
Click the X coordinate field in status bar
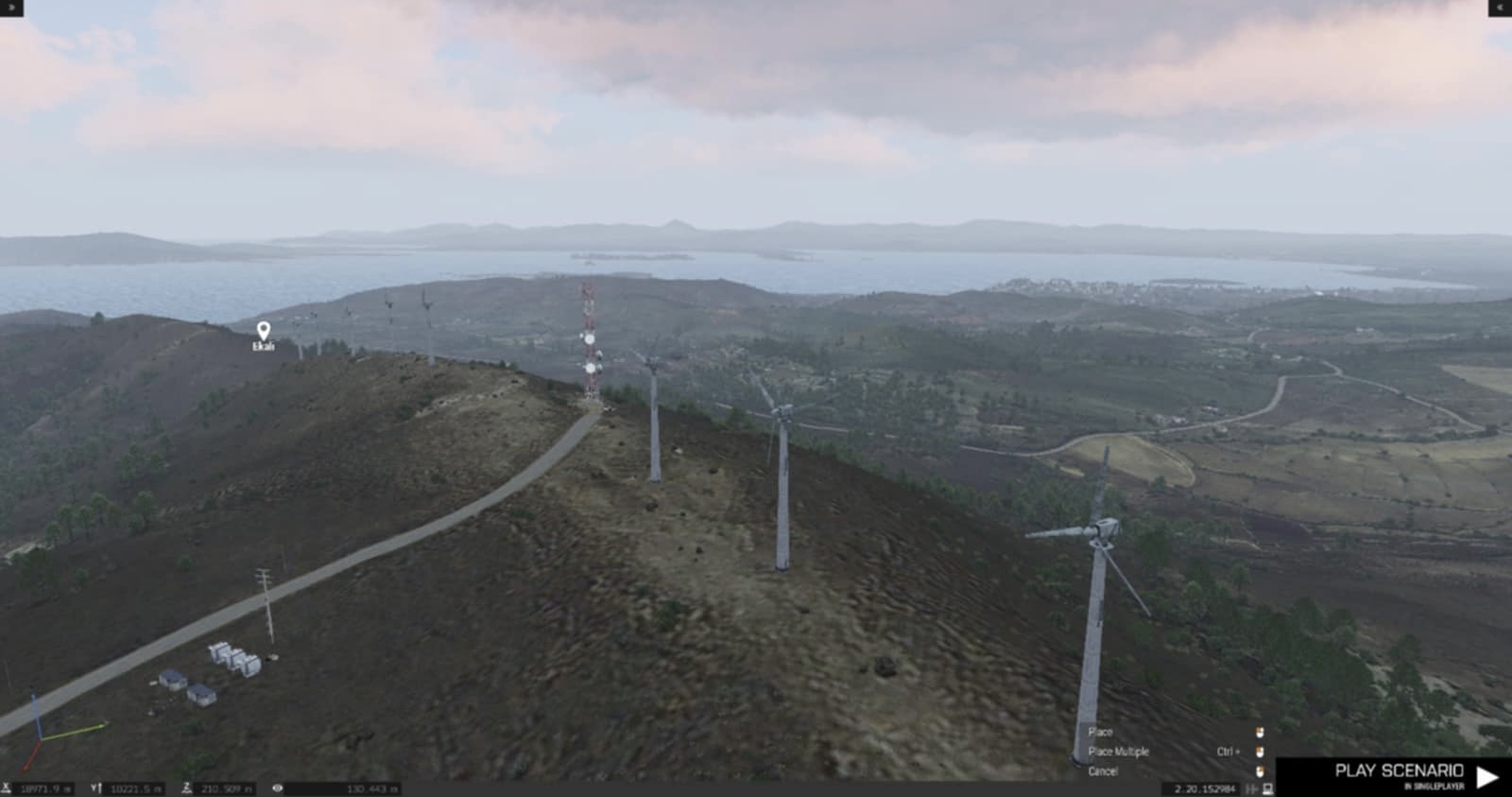coord(43,788)
